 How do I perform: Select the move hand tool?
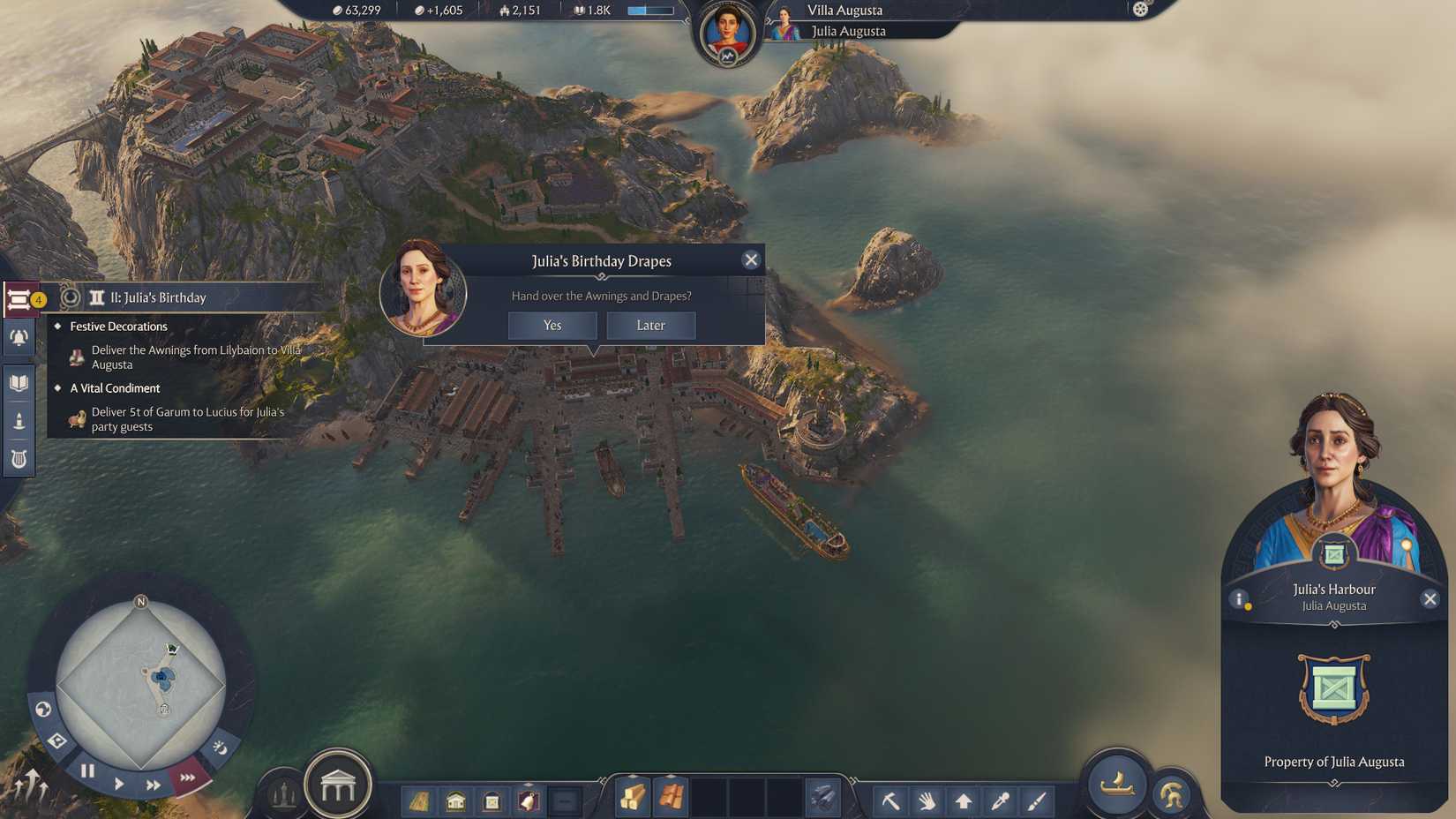(926, 800)
